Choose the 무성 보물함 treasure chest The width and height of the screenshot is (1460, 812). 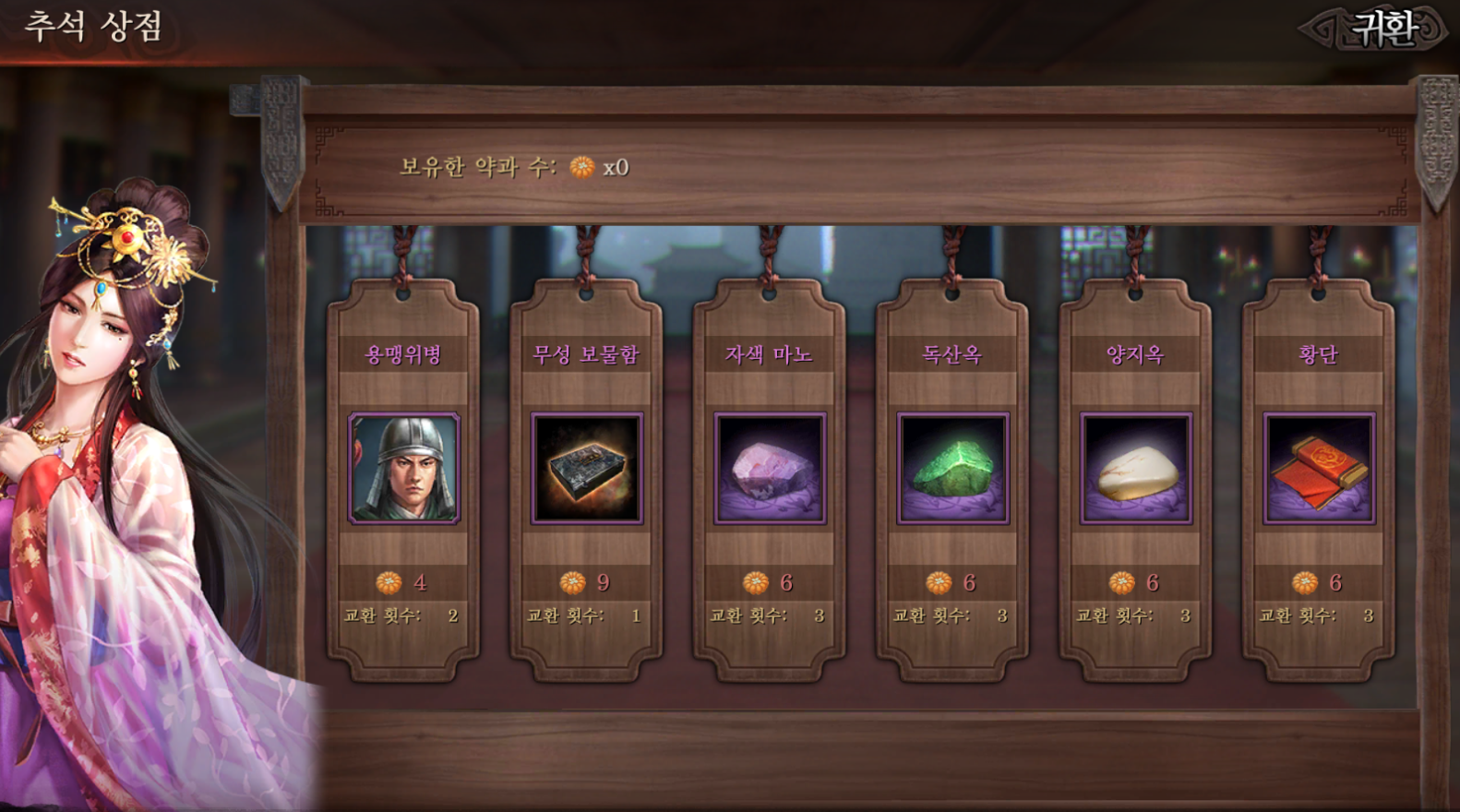(586, 469)
